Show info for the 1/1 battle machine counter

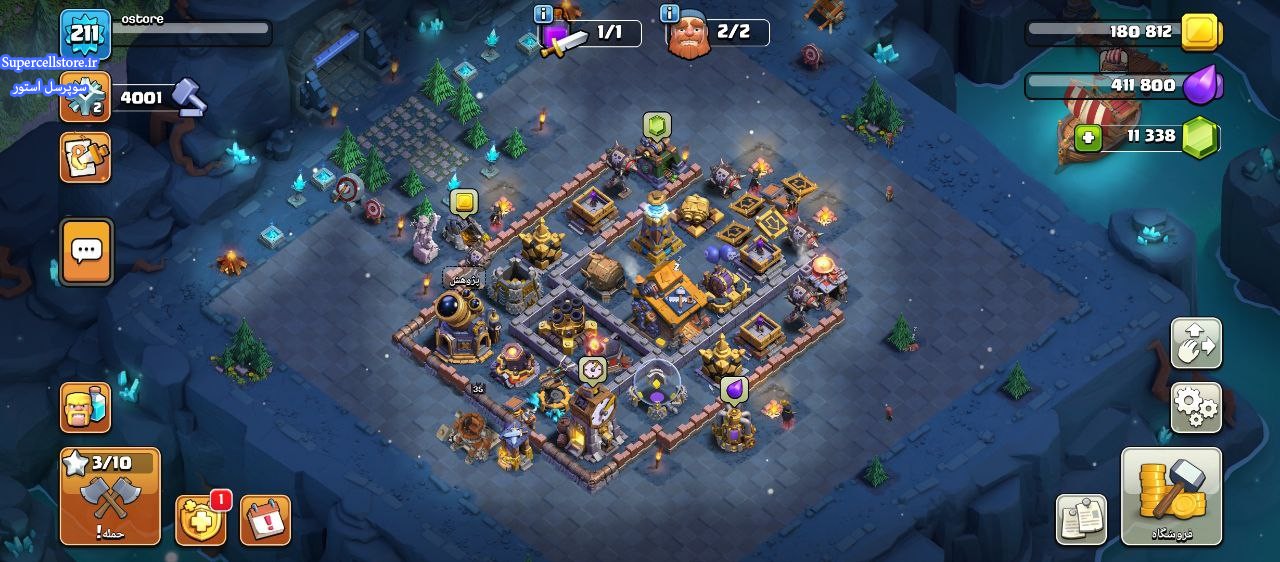point(544,14)
